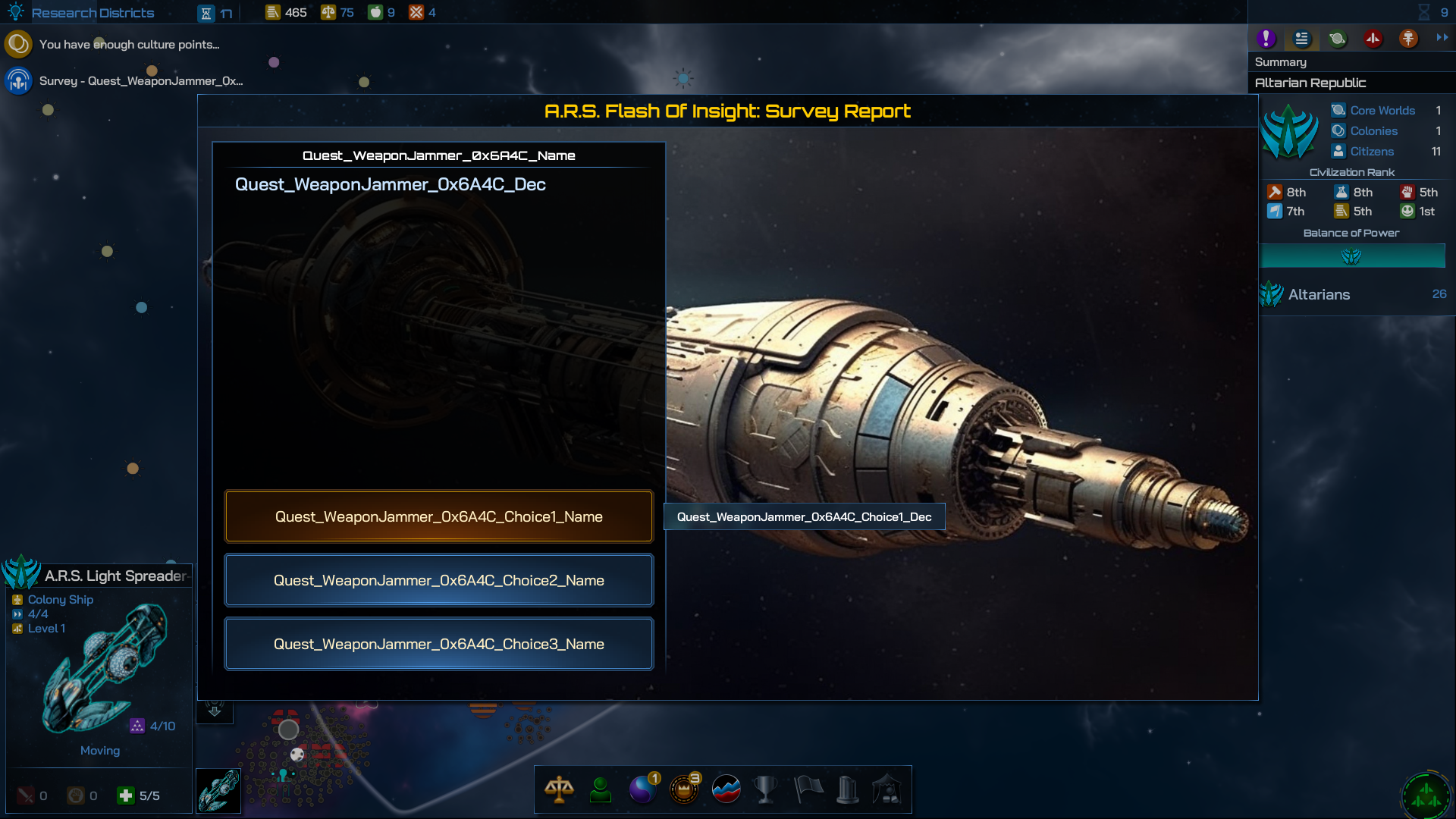
Task: Open the culture points notification
Action: click(129, 45)
